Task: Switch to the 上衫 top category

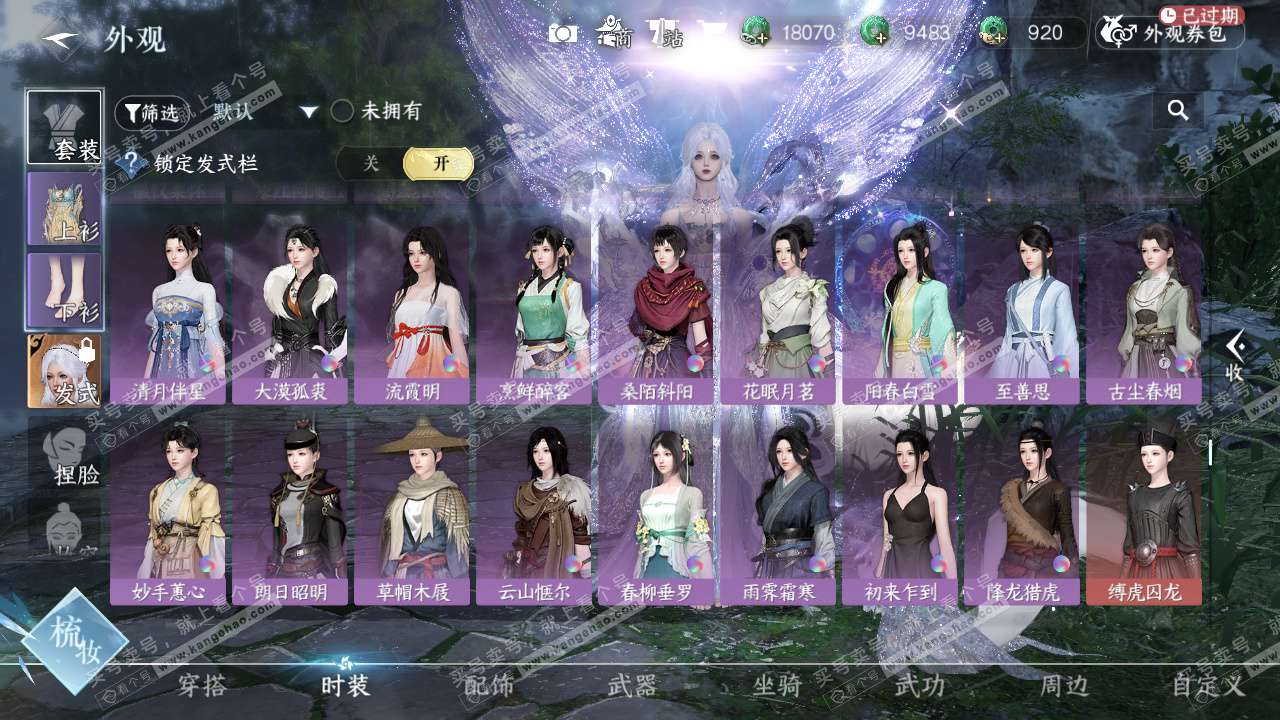Action: pyautogui.click(x=65, y=210)
